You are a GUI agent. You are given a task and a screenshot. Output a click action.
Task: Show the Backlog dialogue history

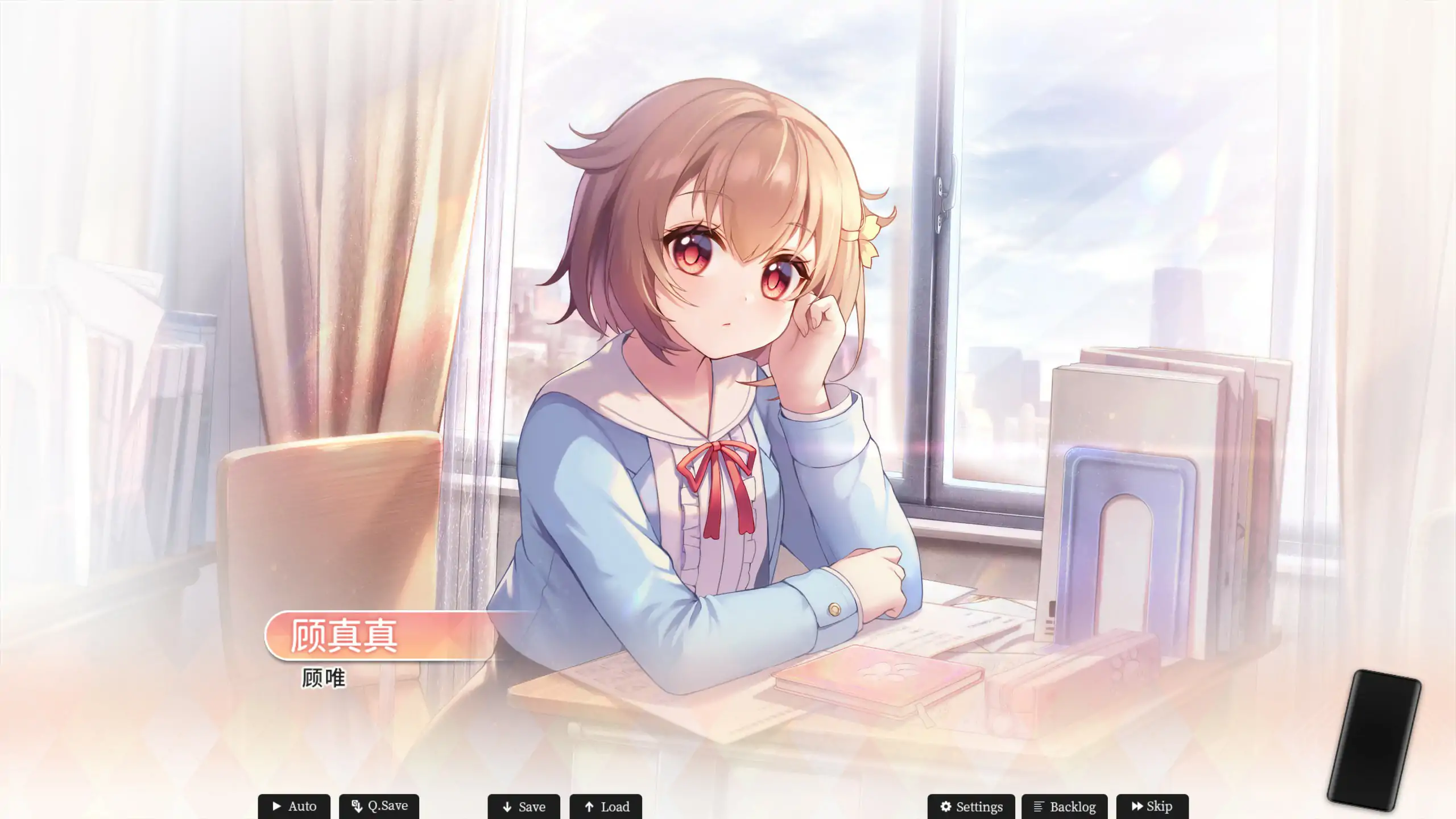point(1064,806)
